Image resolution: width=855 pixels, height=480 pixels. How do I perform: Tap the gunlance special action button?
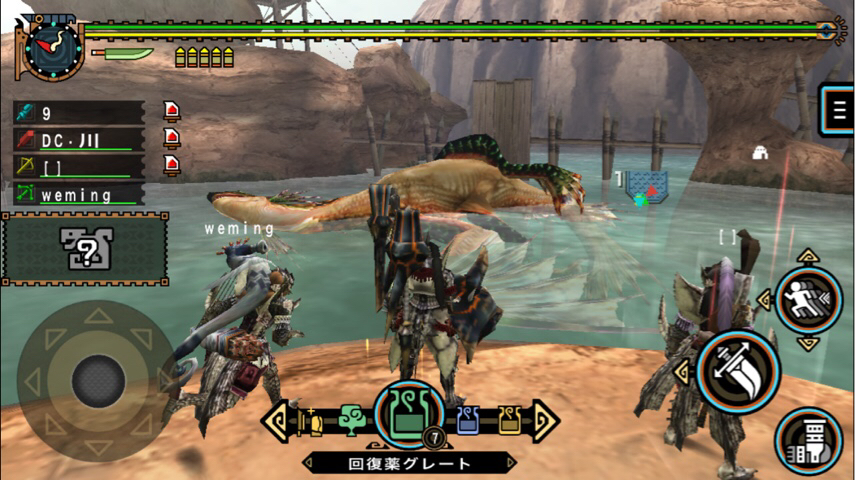[x=808, y=441]
